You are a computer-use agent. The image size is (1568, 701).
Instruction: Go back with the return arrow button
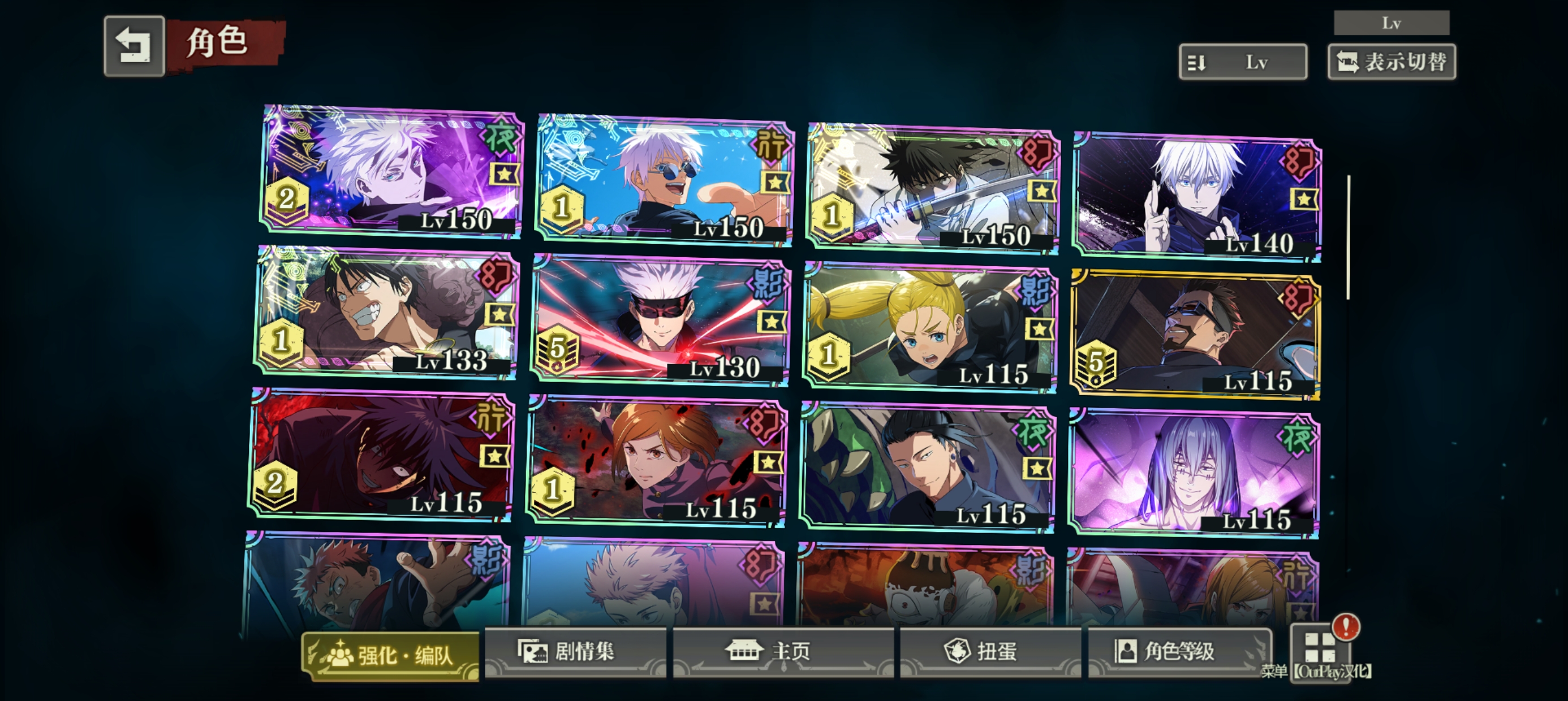click(134, 46)
